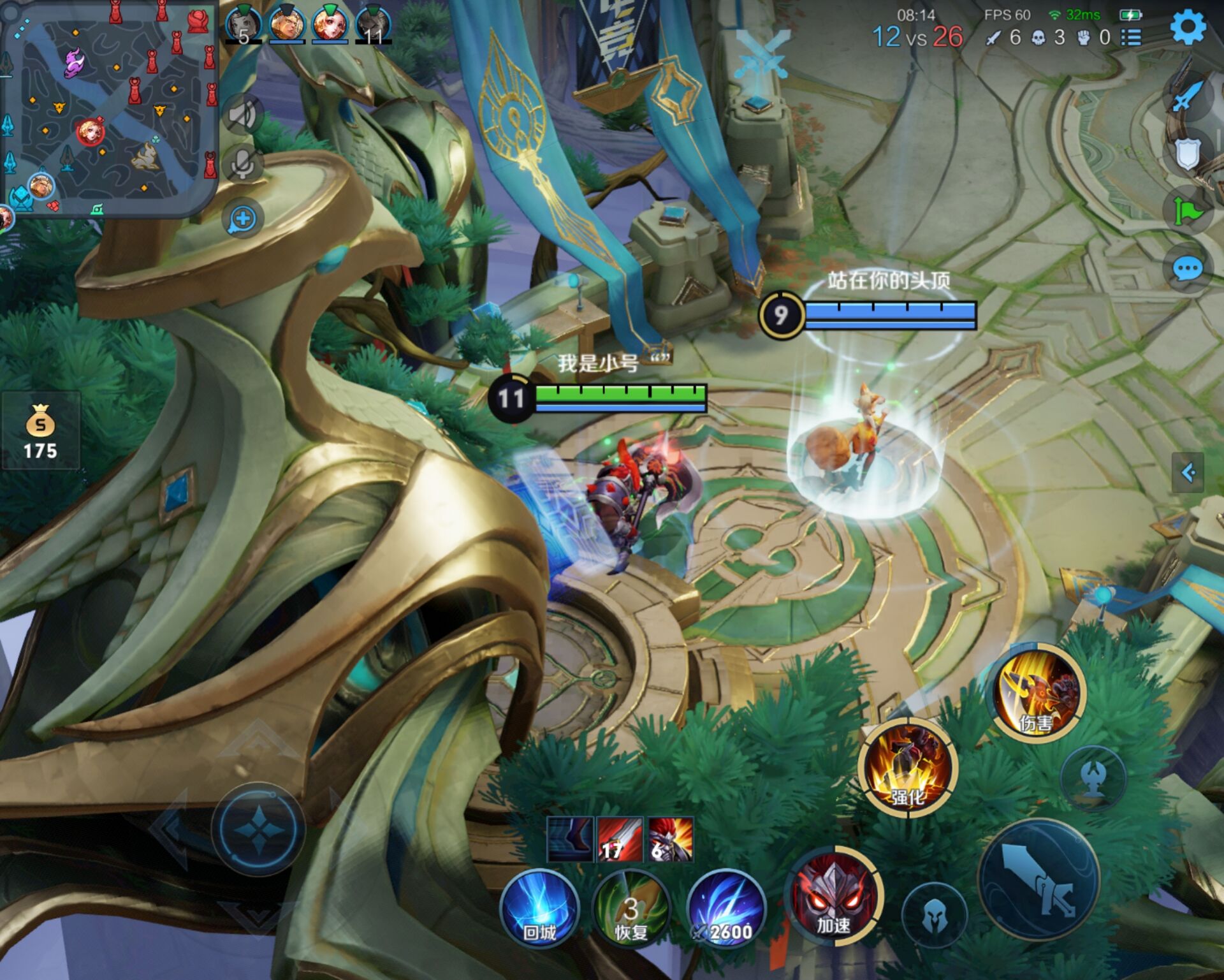Expand the side panel arrow
Viewport: 1224px width, 980px height.
click(1188, 472)
